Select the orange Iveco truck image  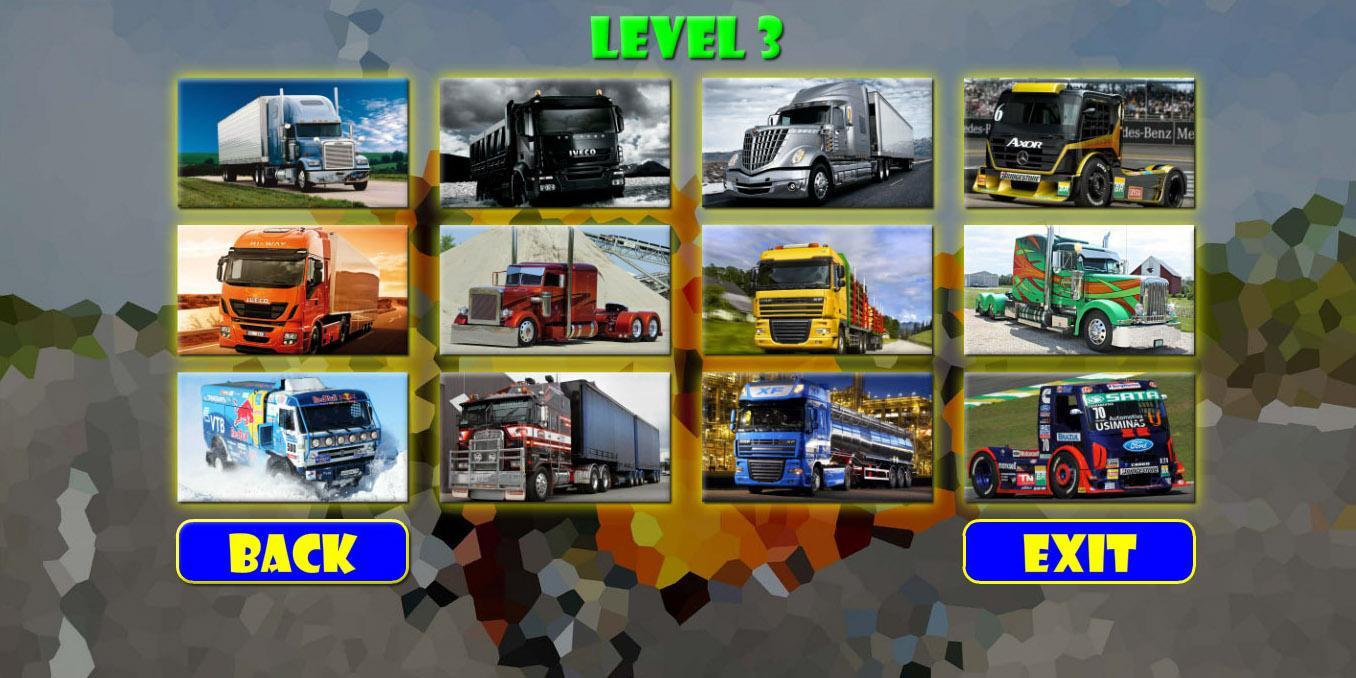pos(293,290)
